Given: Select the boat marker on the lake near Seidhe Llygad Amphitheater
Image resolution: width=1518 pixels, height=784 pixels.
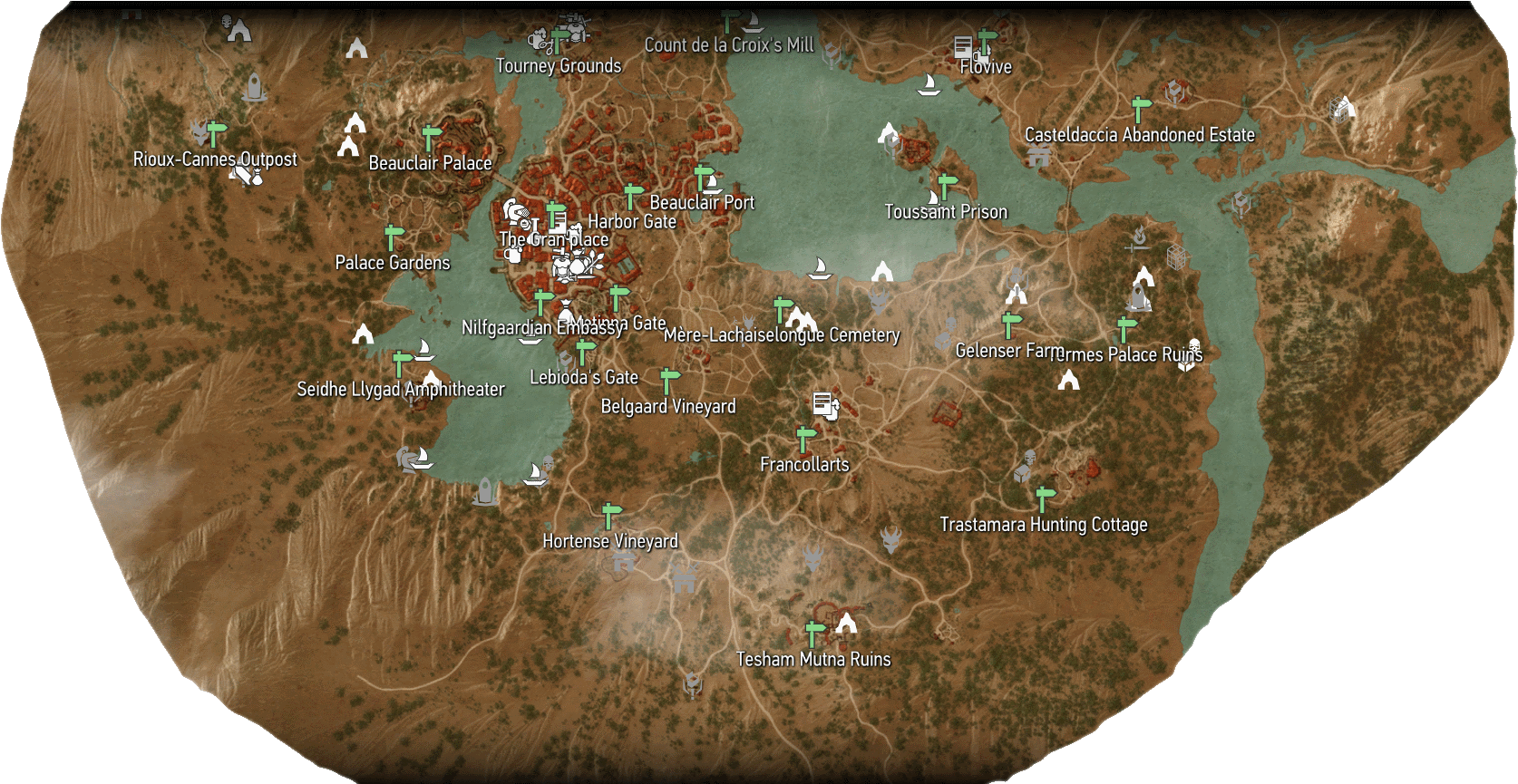Looking at the screenshot, I should pos(424,351).
